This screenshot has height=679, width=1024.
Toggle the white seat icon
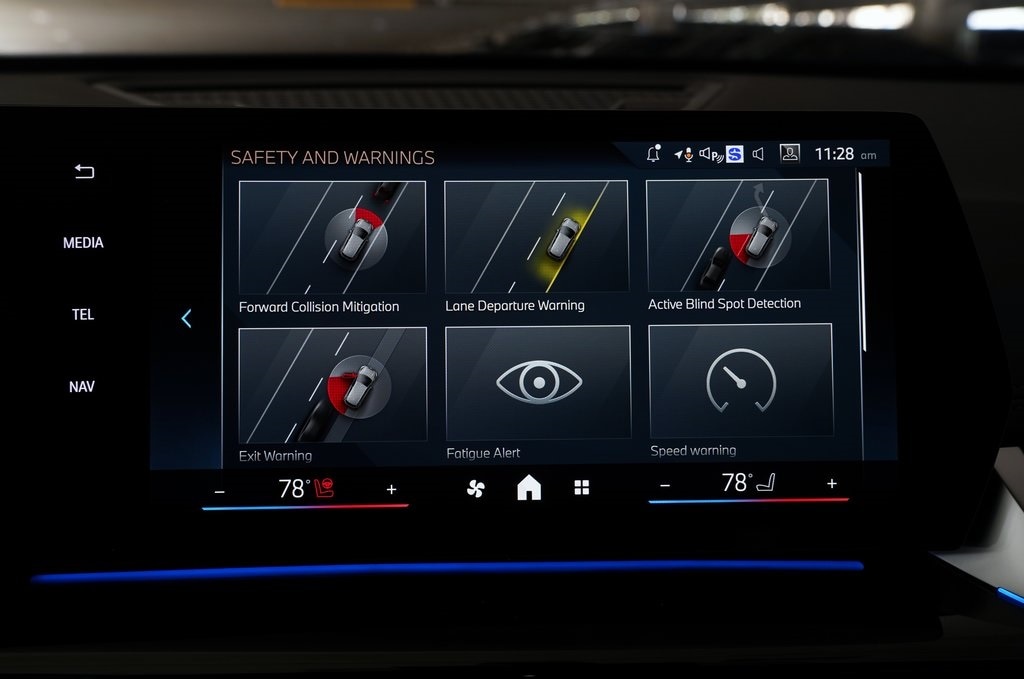[765, 485]
